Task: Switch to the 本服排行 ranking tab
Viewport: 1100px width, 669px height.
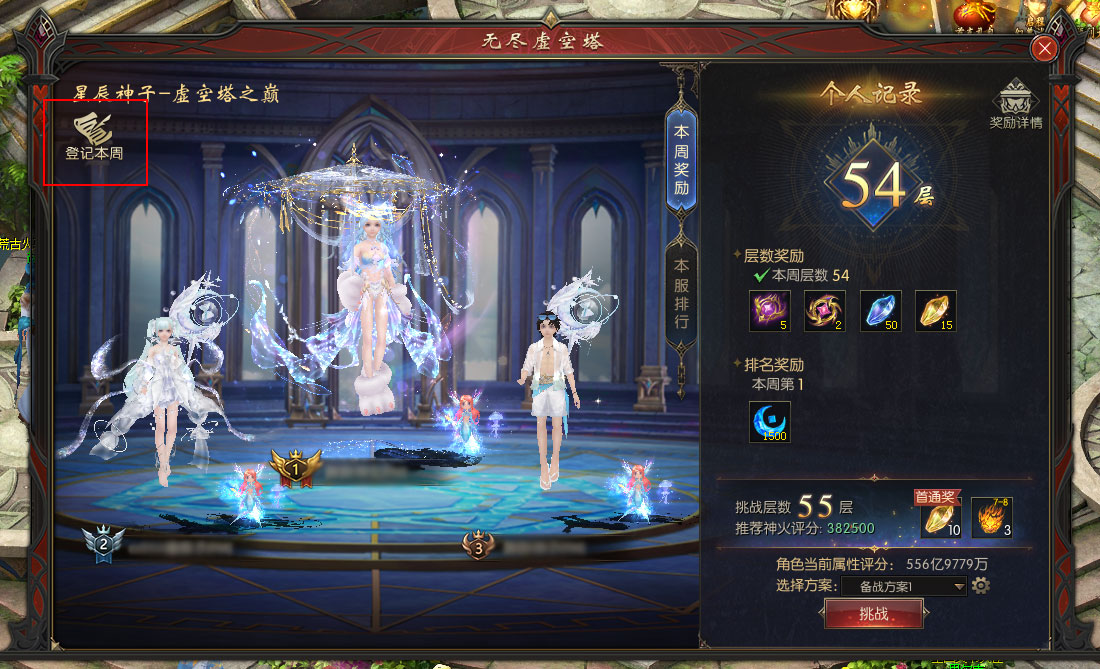Action: click(681, 294)
